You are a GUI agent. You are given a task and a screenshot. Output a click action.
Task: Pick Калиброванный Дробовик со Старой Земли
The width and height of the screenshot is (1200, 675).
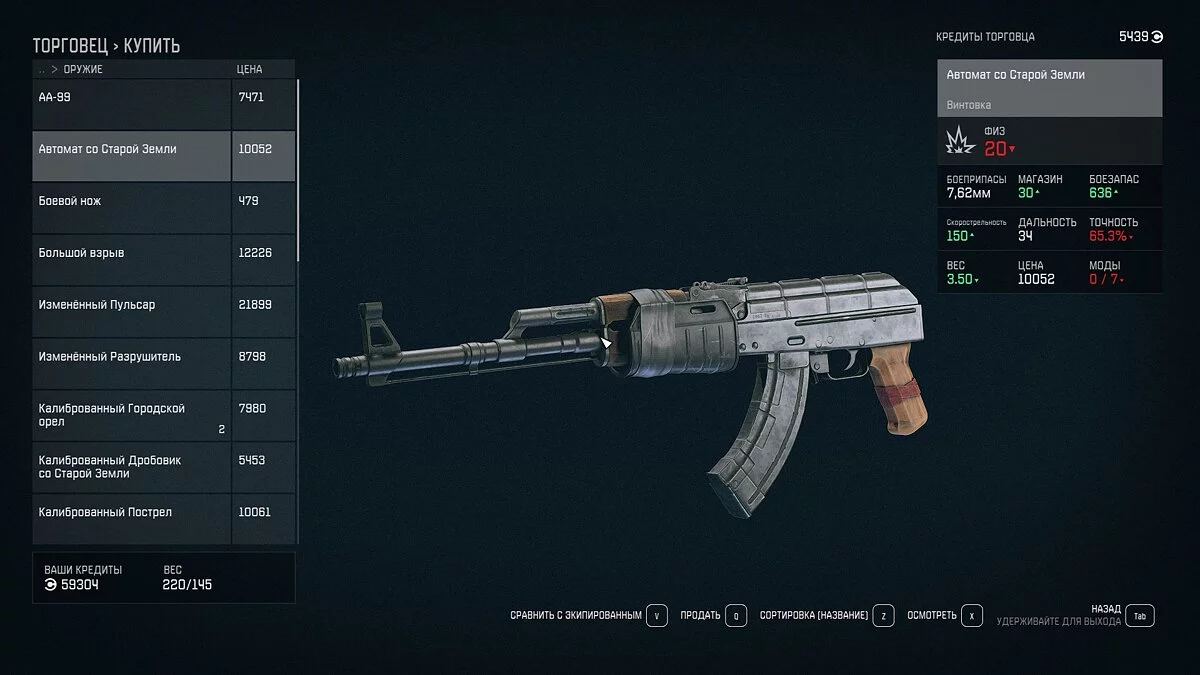[132, 467]
